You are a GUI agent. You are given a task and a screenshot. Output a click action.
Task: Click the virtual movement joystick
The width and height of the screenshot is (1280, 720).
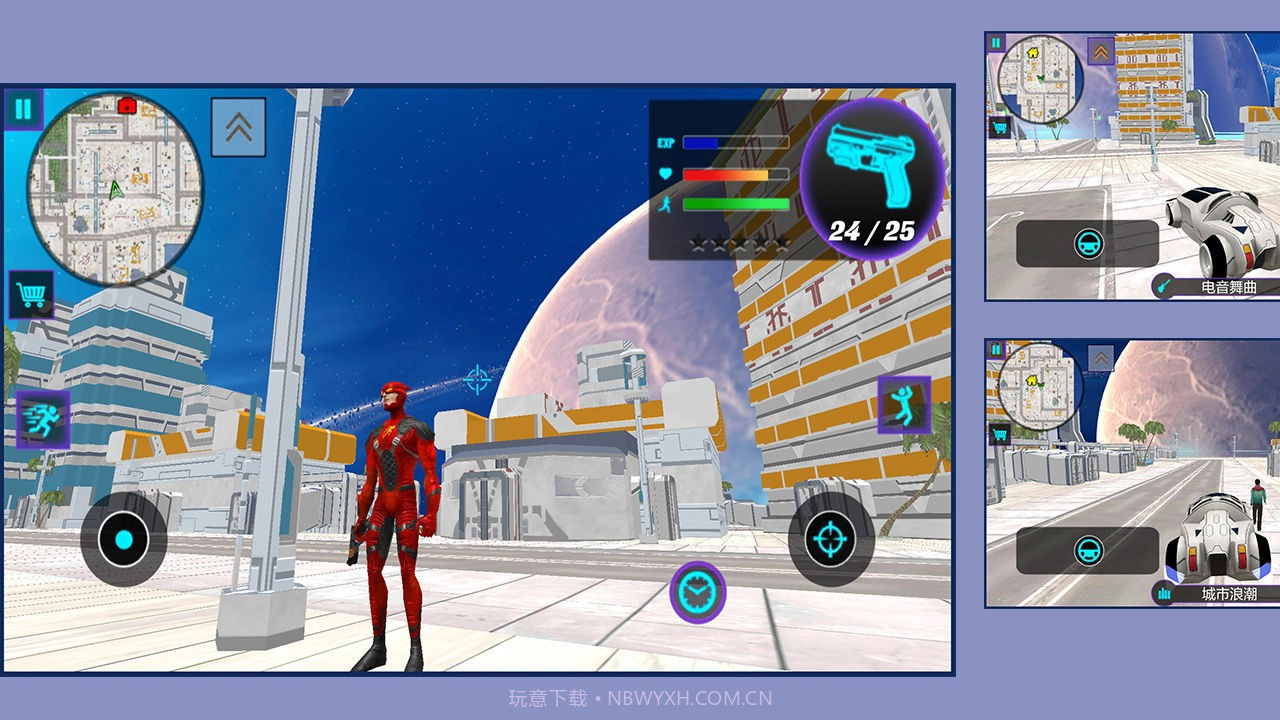124,540
